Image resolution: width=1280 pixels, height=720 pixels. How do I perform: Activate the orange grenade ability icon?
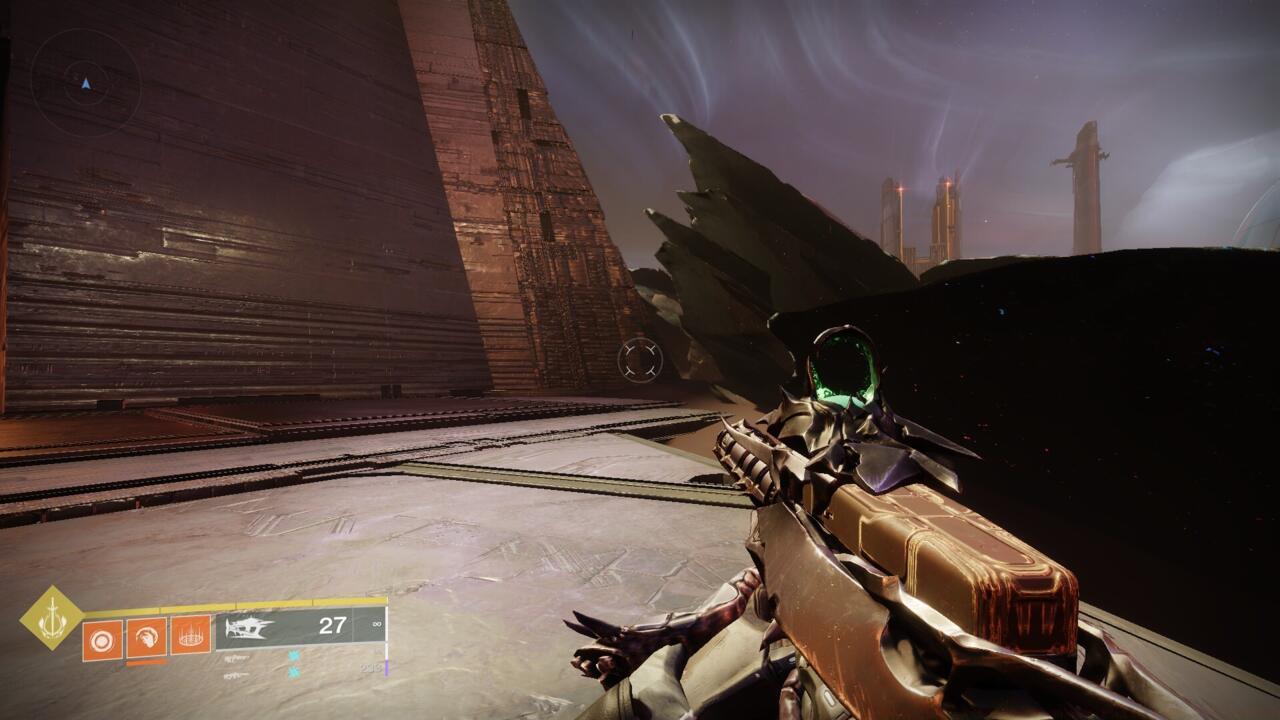pyautogui.click(x=103, y=638)
